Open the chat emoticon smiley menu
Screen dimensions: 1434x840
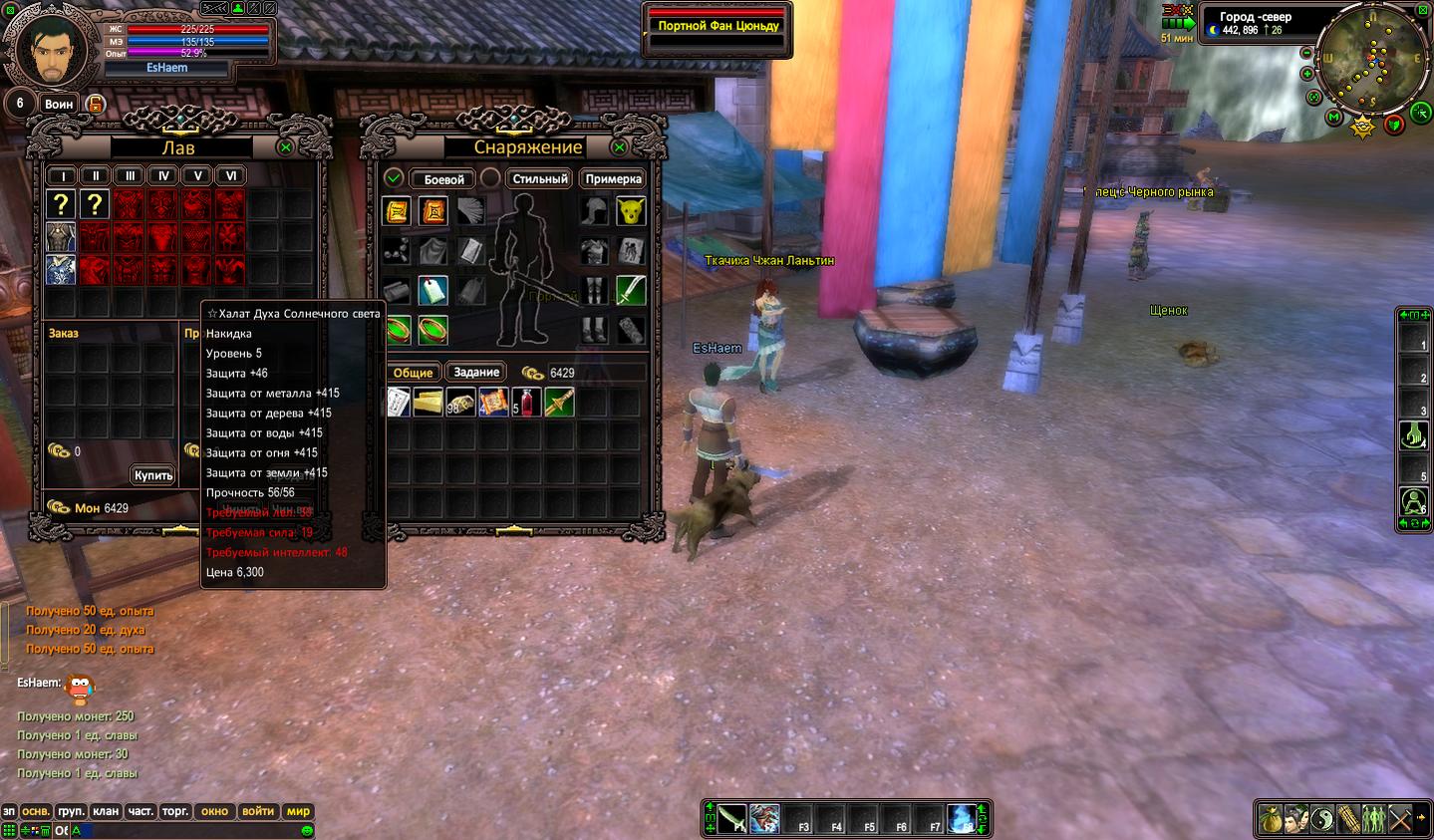coord(307,830)
